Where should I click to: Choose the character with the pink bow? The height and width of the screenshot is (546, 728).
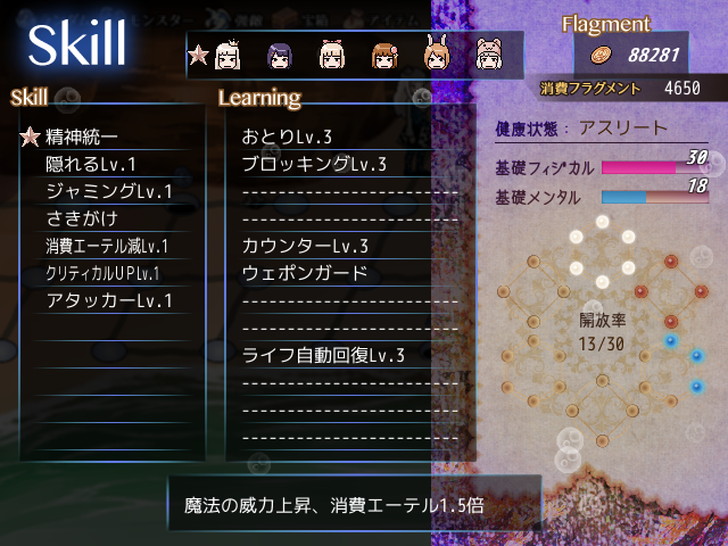click(x=332, y=55)
